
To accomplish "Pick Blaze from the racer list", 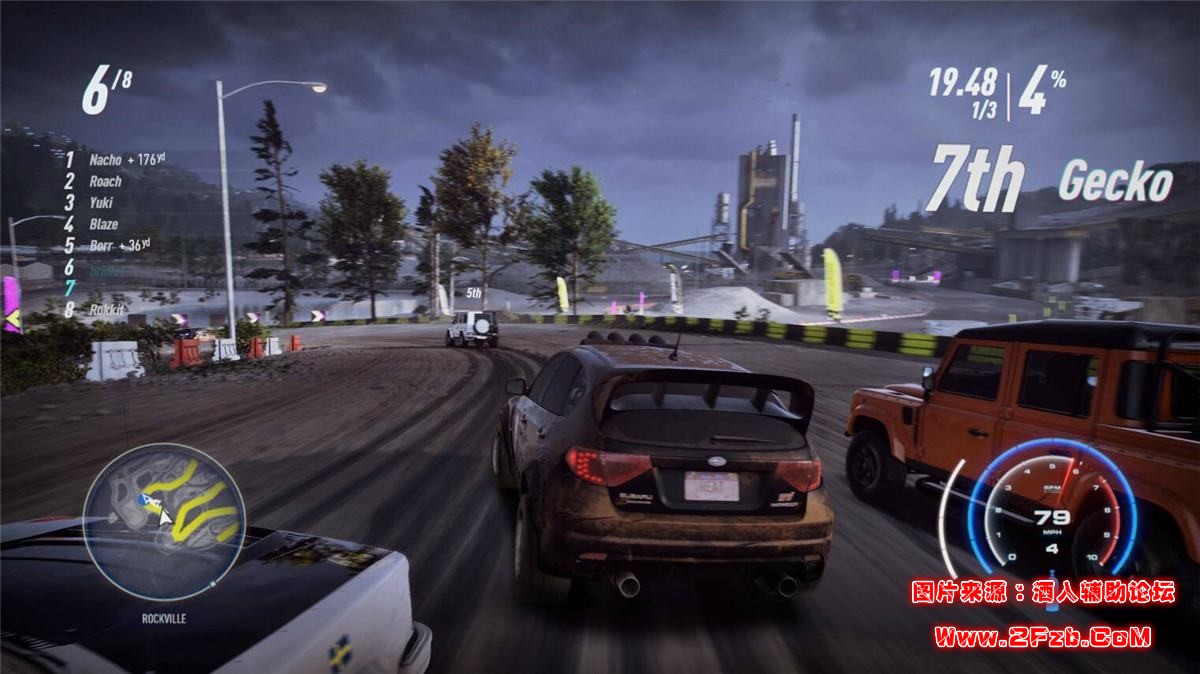I will [x=104, y=224].
